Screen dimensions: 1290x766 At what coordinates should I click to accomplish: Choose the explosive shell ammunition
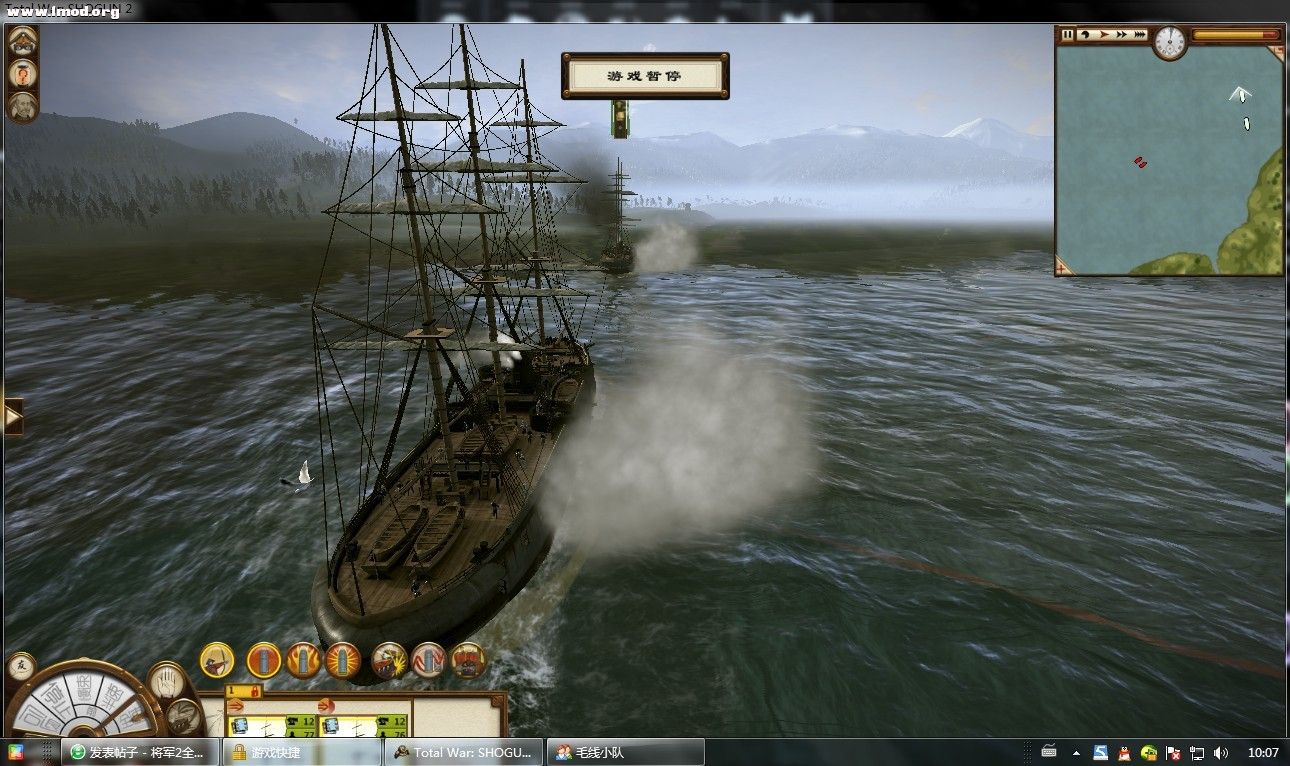(x=342, y=660)
